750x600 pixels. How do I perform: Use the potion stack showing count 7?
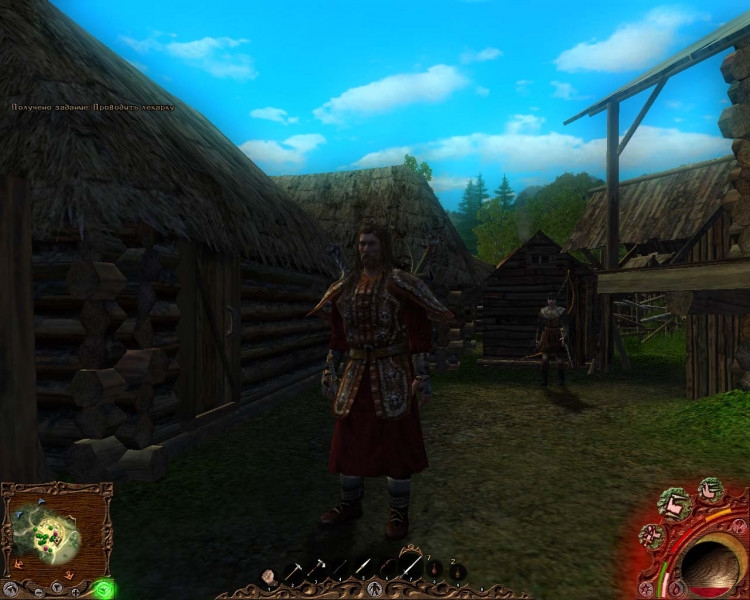coord(435,570)
